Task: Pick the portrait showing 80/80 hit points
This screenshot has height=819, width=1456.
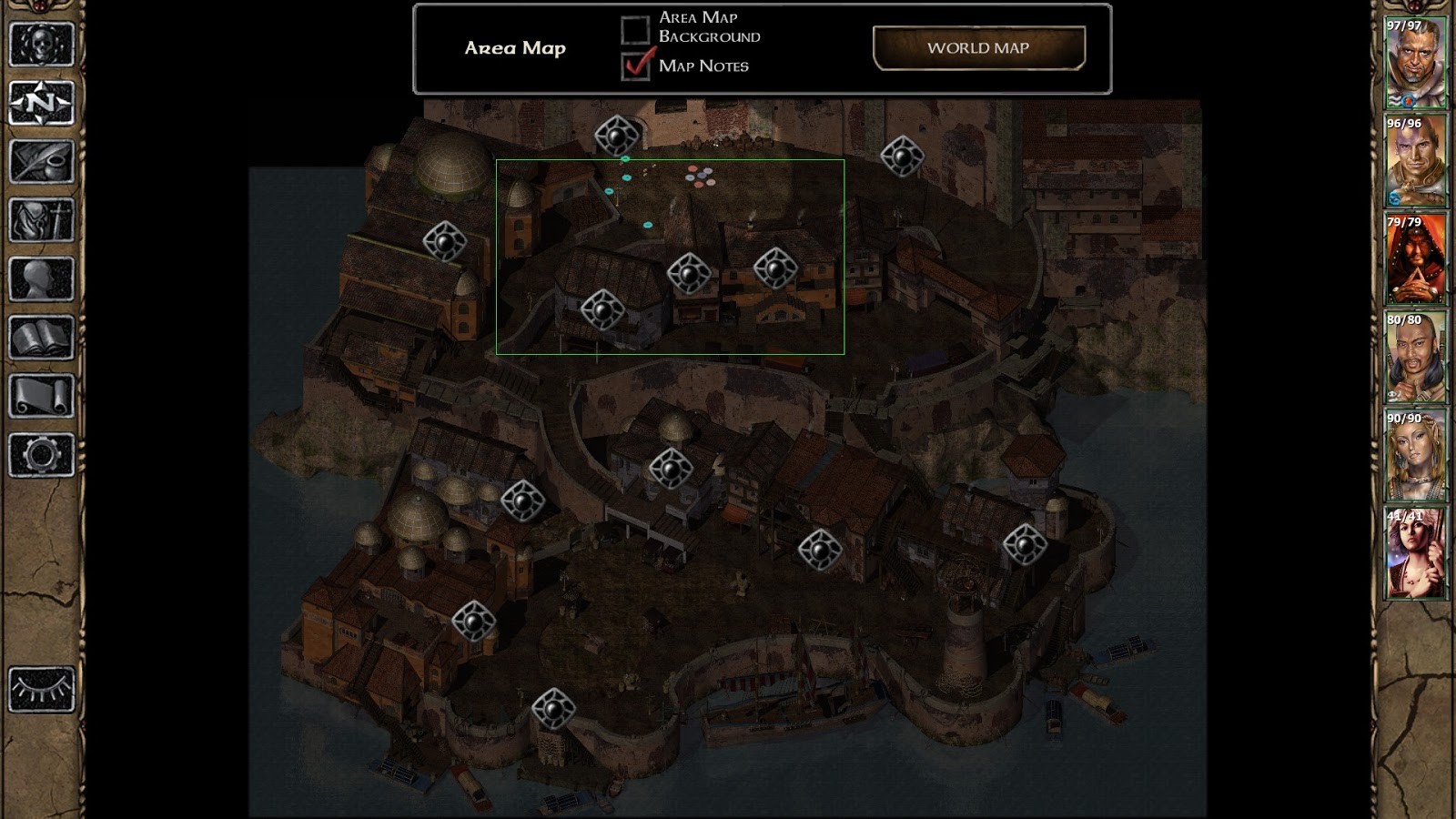Action: [x=1415, y=358]
